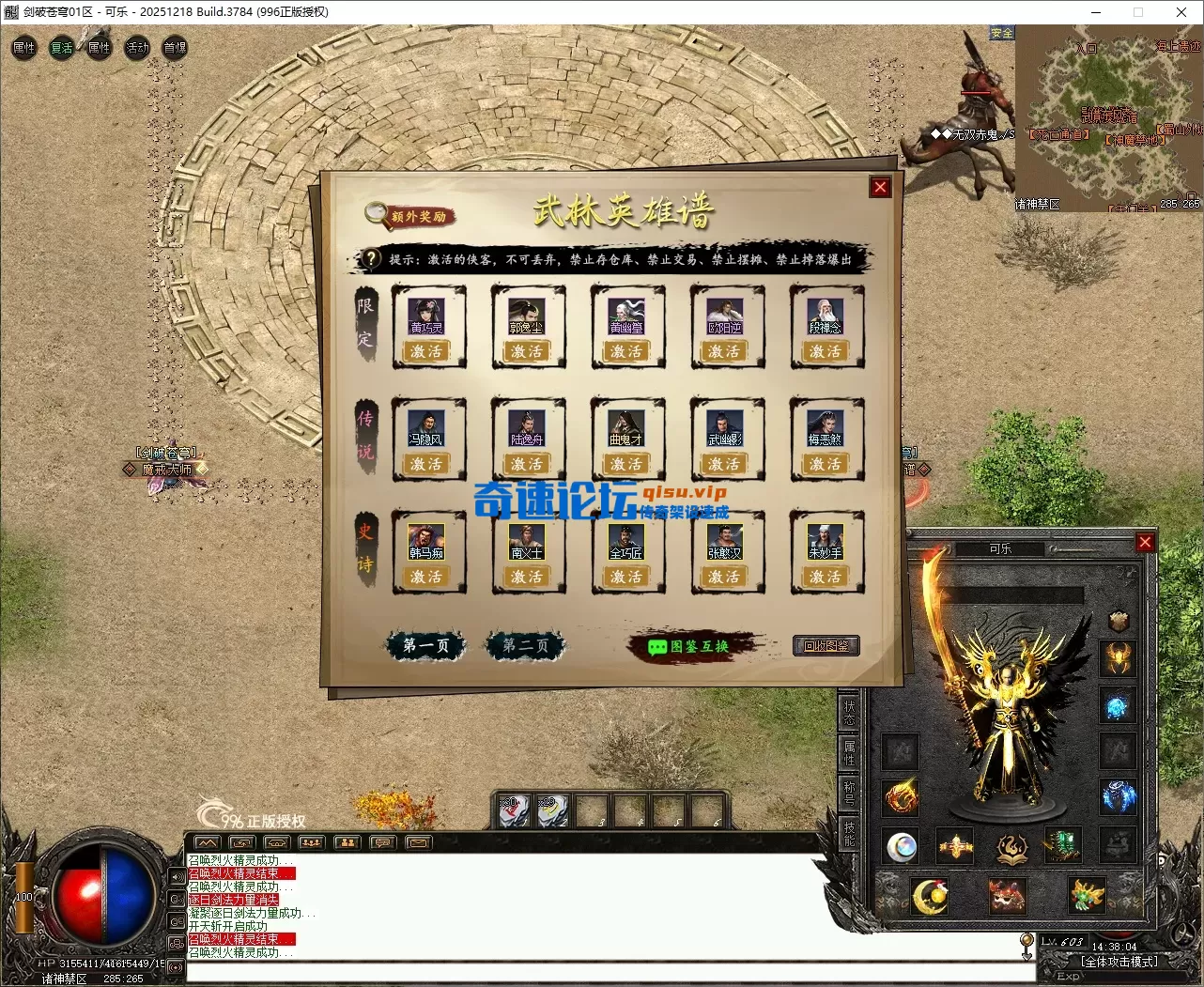1204x987 pixels.
Task: Activate the hero 段禅念
Action: [826, 351]
